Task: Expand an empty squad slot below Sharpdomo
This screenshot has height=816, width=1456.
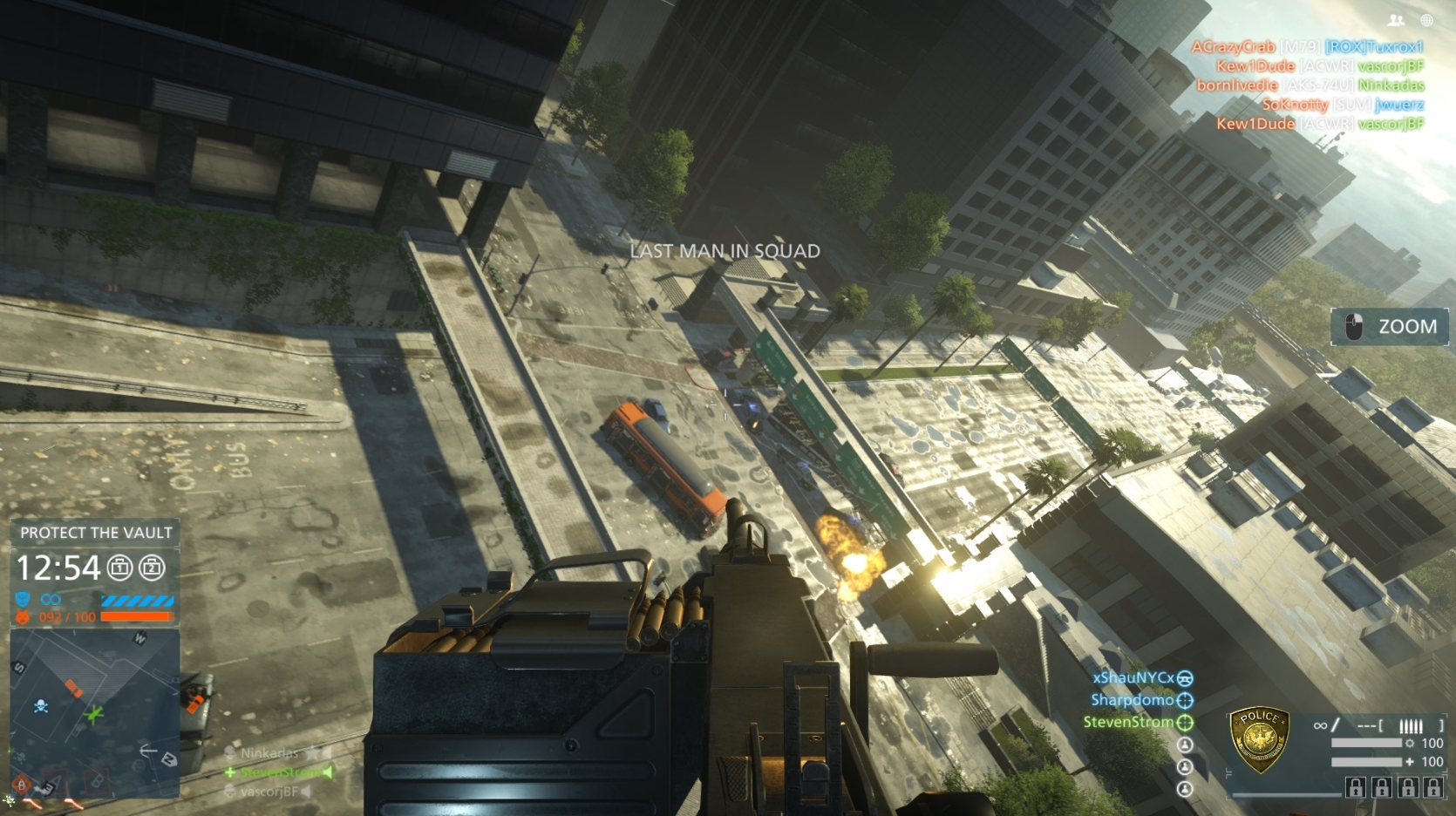Action: tap(1186, 745)
